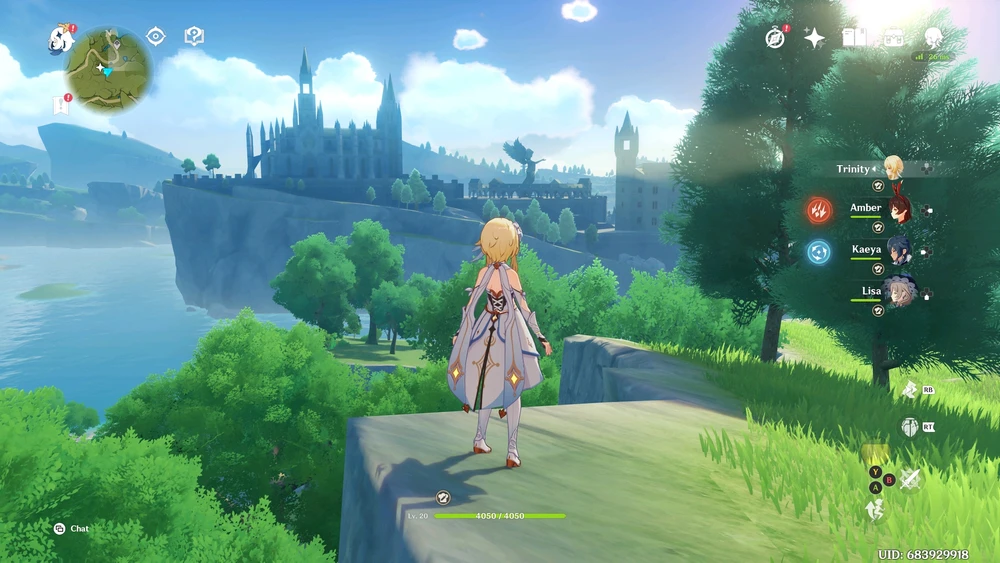The height and width of the screenshot is (563, 1000).
Task: Open the quest banner with red alert
Action: click(59, 104)
